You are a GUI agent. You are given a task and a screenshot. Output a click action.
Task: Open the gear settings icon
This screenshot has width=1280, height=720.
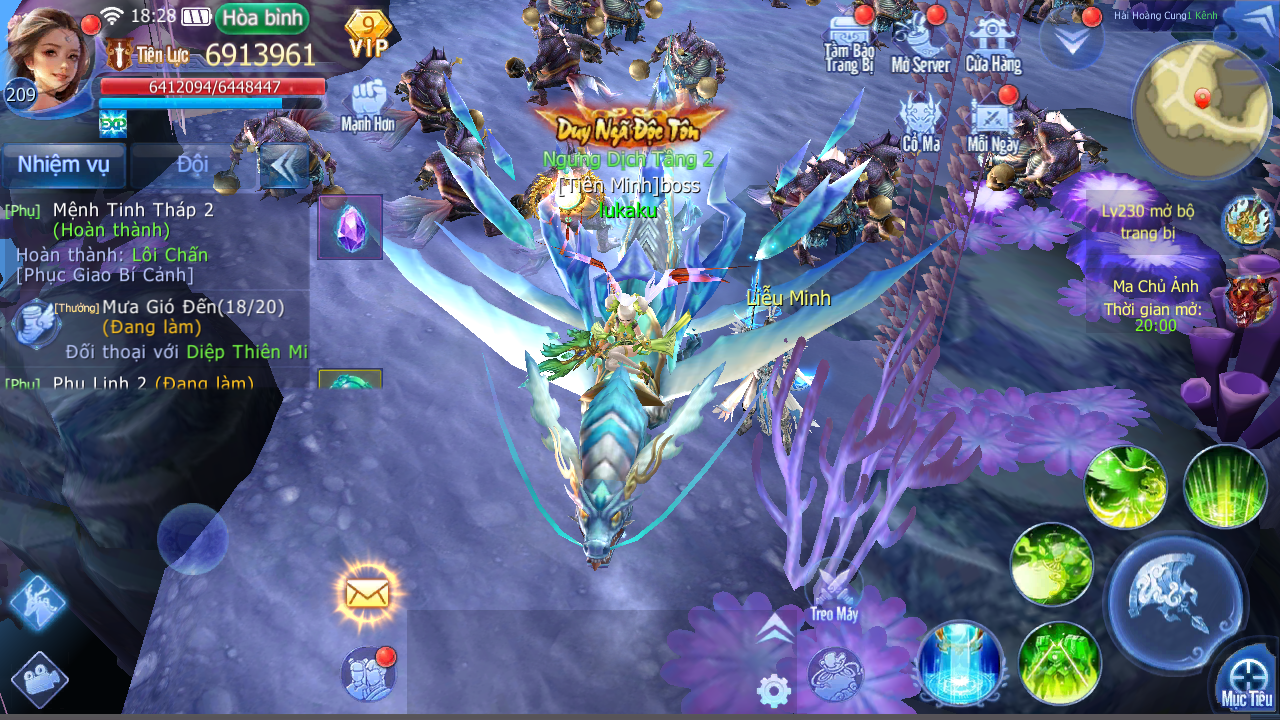click(774, 690)
